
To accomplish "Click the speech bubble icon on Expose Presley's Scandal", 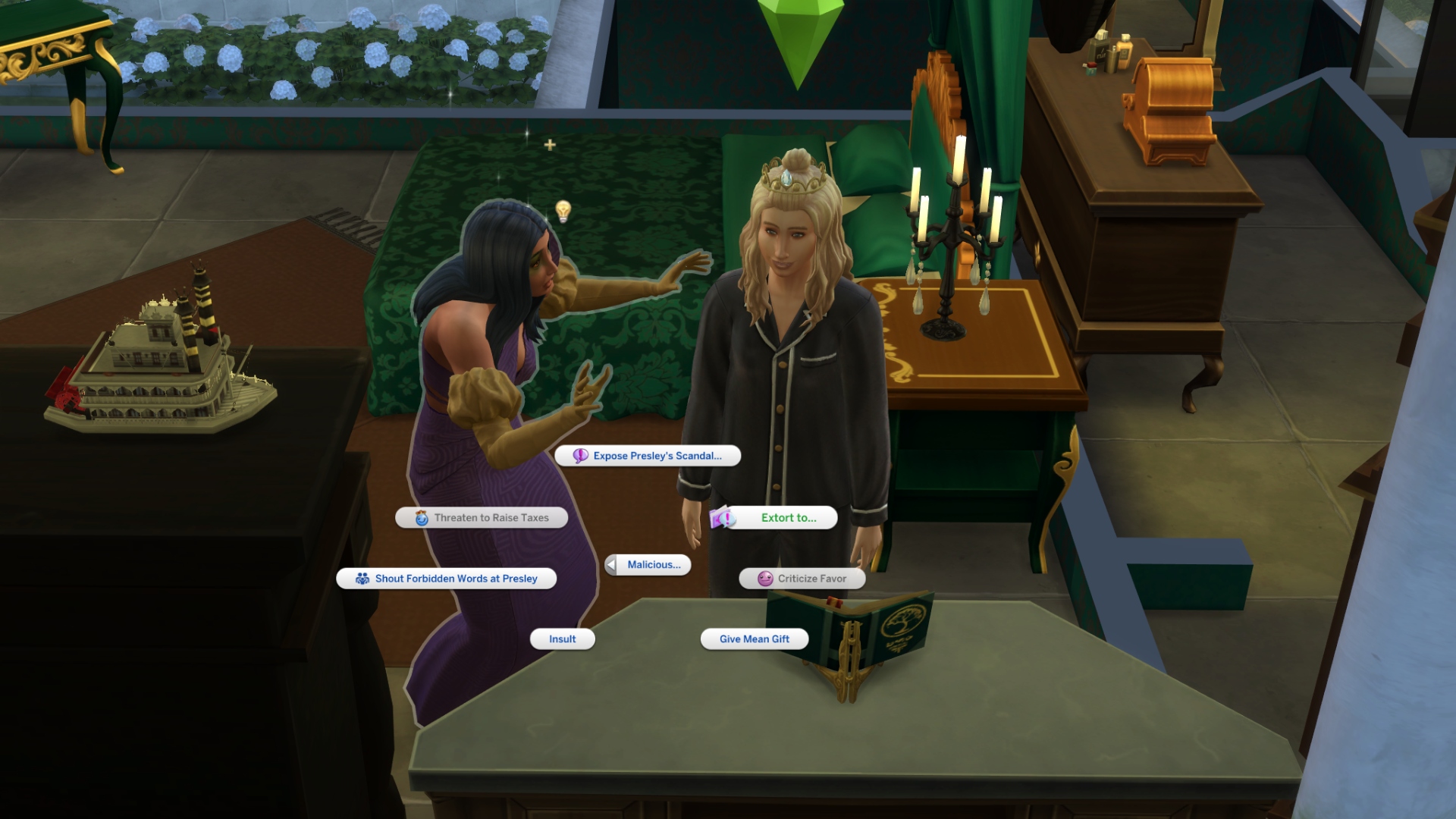I will point(579,456).
